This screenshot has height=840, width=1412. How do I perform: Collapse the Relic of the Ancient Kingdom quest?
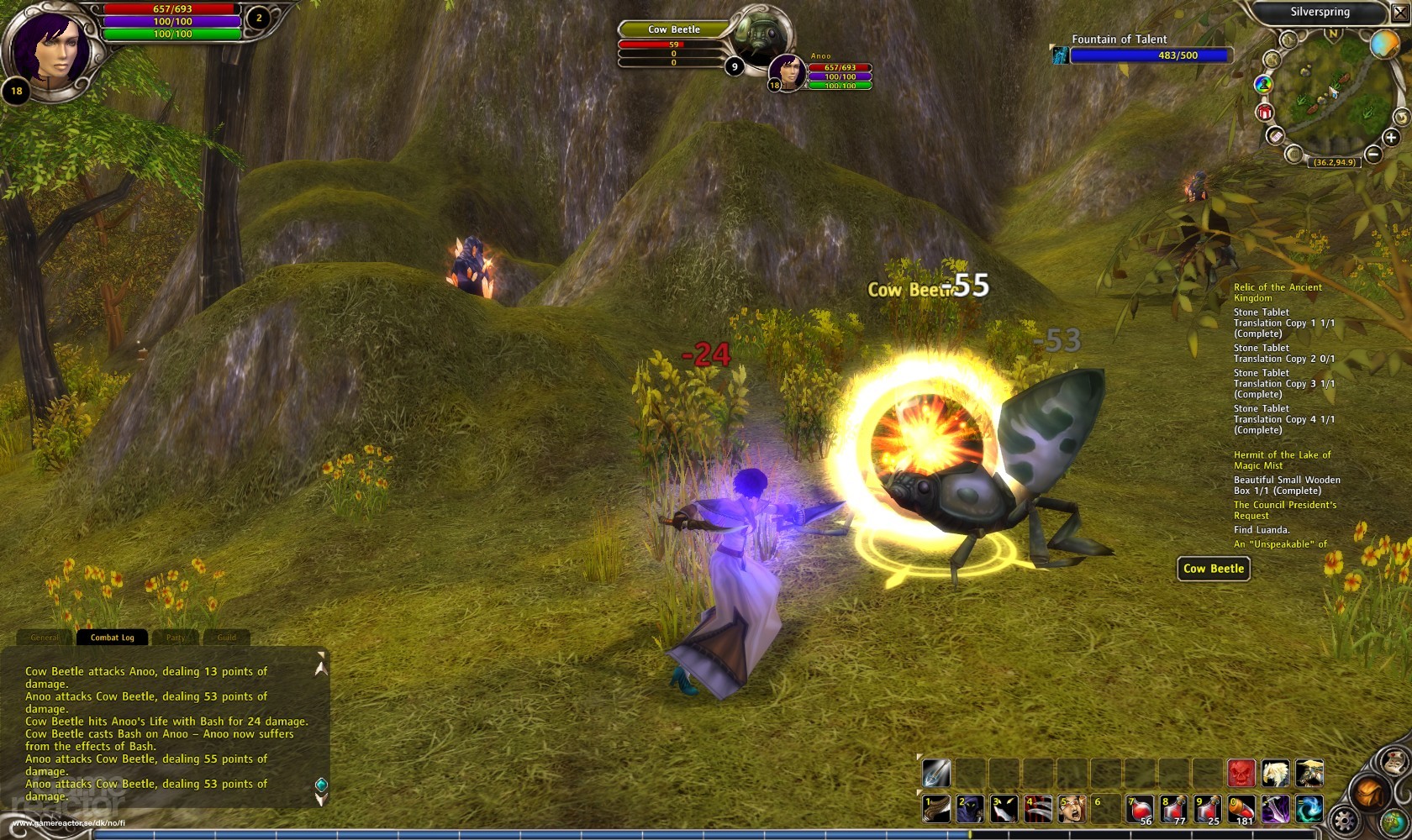click(x=1277, y=292)
